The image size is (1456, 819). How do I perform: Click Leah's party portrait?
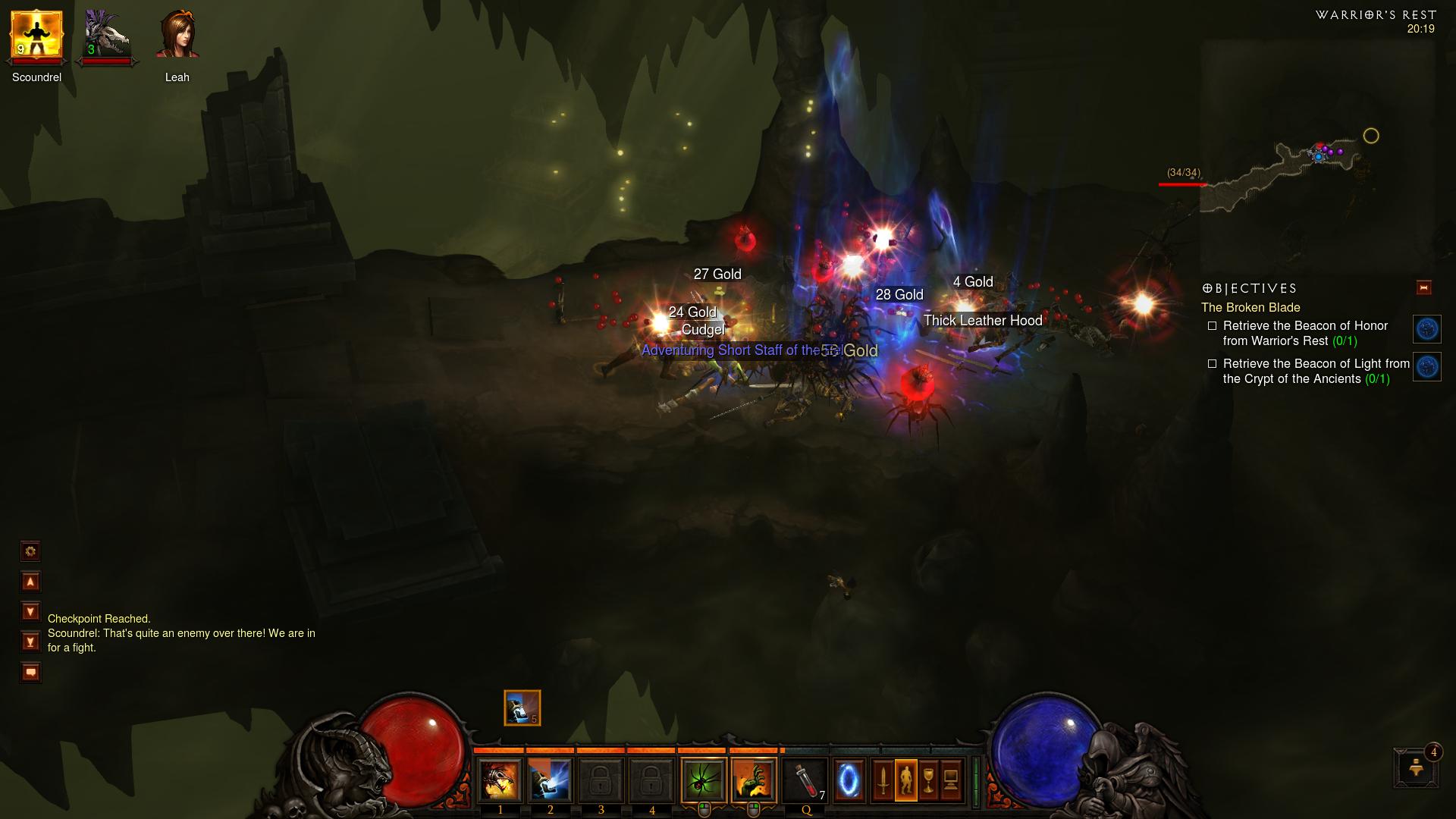pos(177,36)
